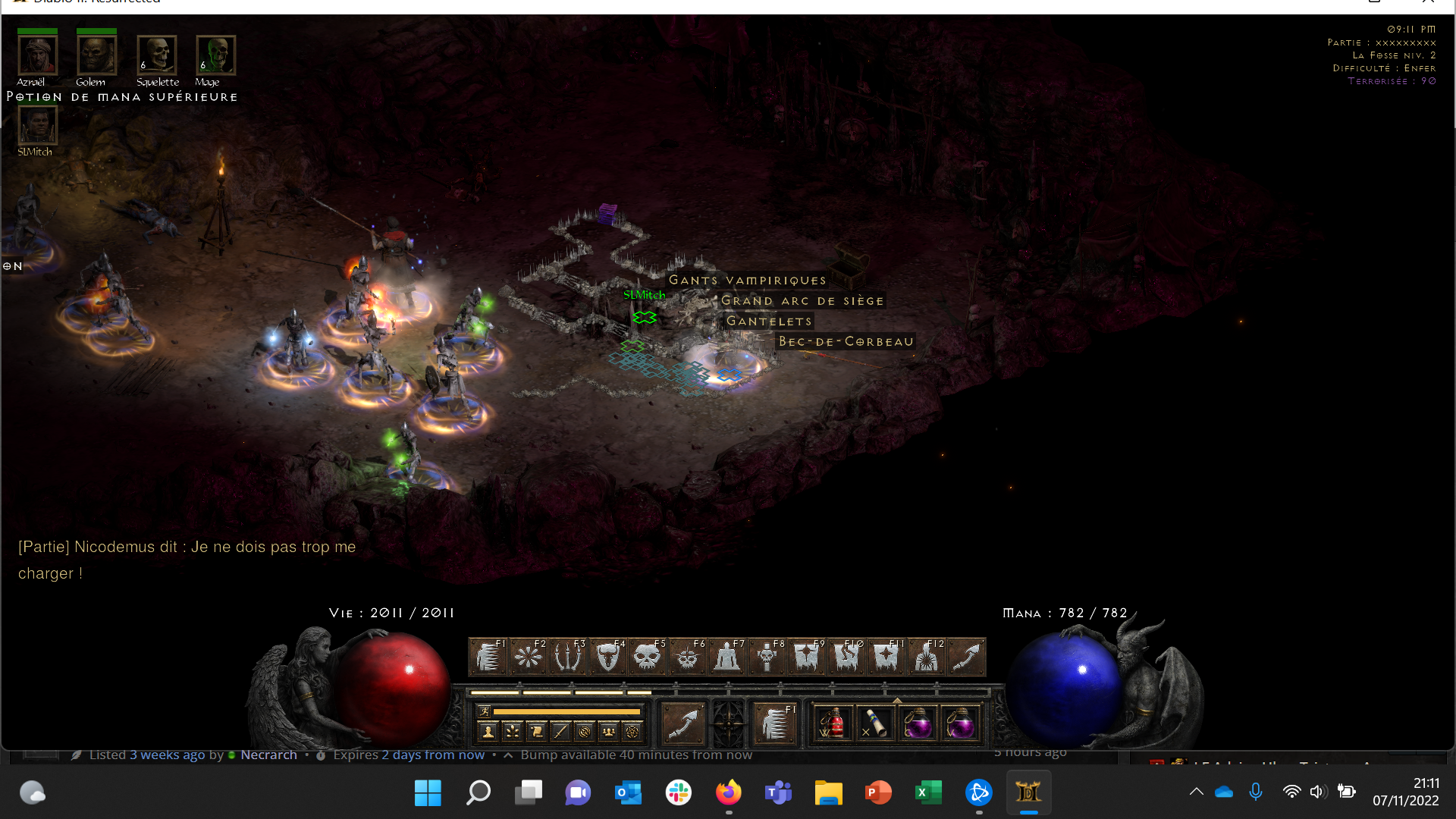Open the automap icon on the mini panel
Image resolution: width=1456 pixels, height=819 pixels.
pyautogui.click(x=584, y=733)
